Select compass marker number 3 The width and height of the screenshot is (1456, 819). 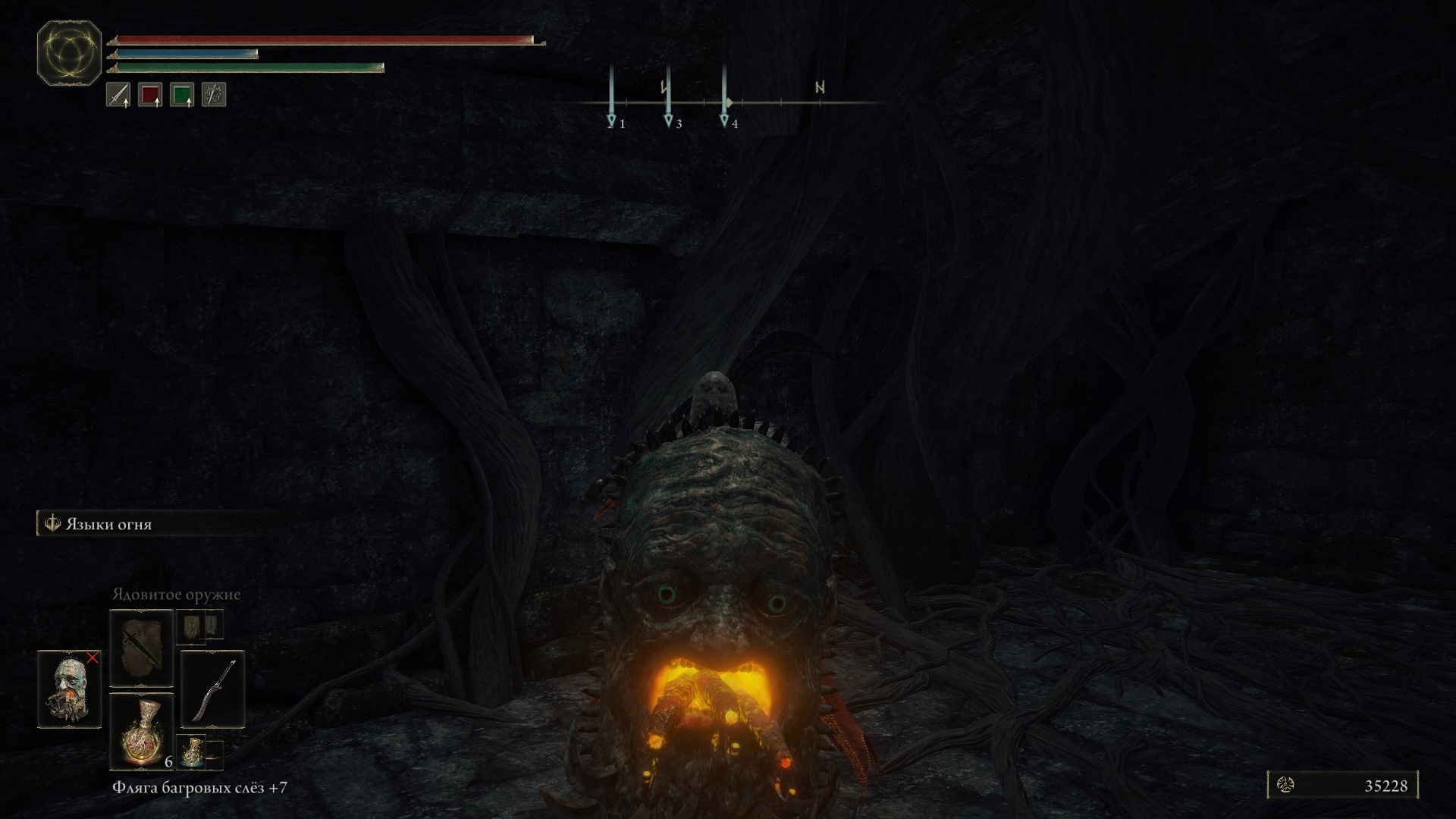(668, 121)
